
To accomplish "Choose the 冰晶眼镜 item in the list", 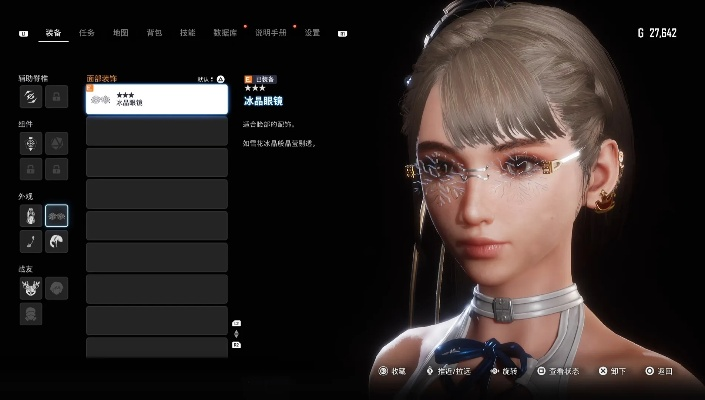I will coord(156,99).
